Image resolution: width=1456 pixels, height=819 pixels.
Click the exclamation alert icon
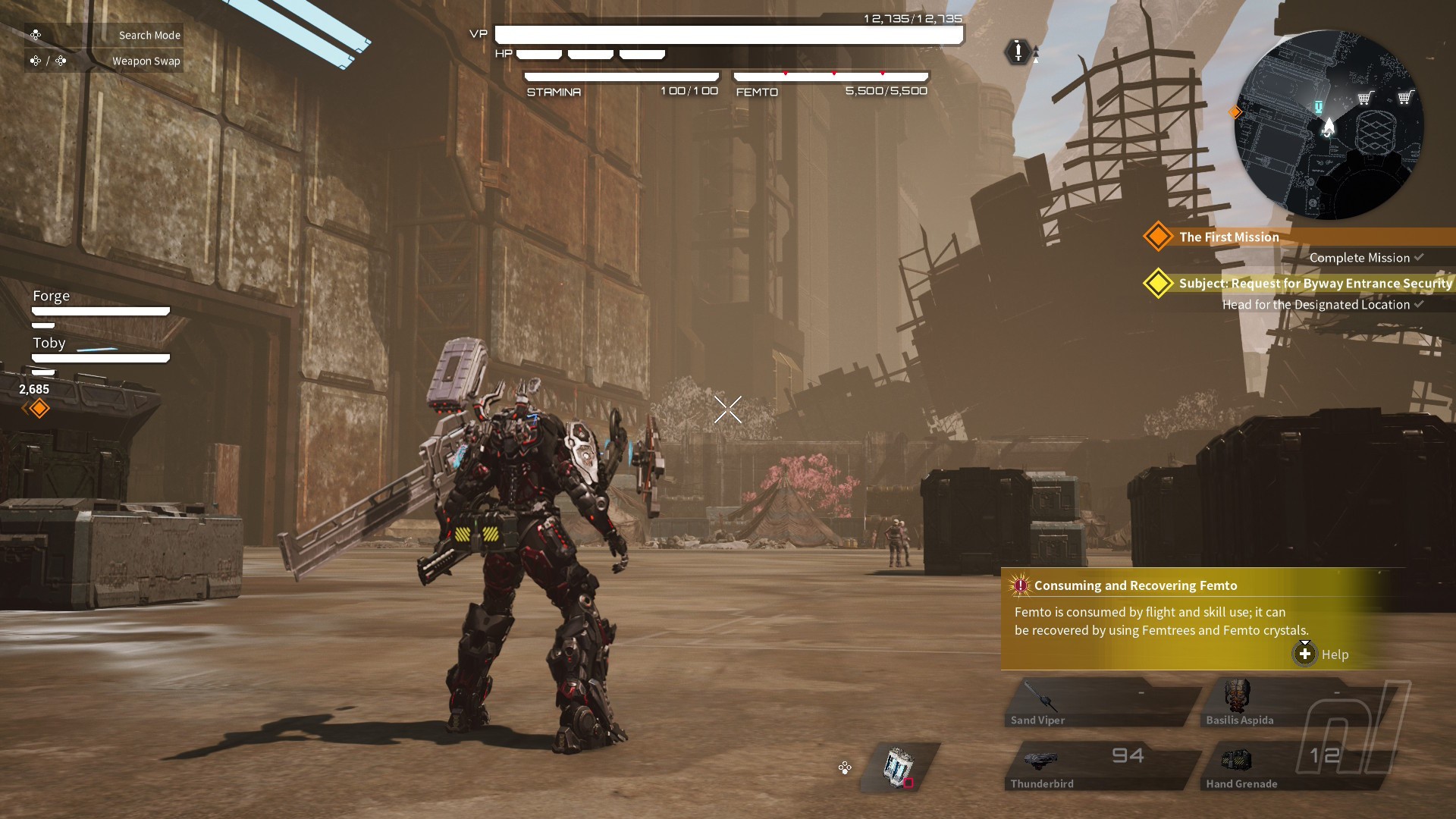point(1018,52)
